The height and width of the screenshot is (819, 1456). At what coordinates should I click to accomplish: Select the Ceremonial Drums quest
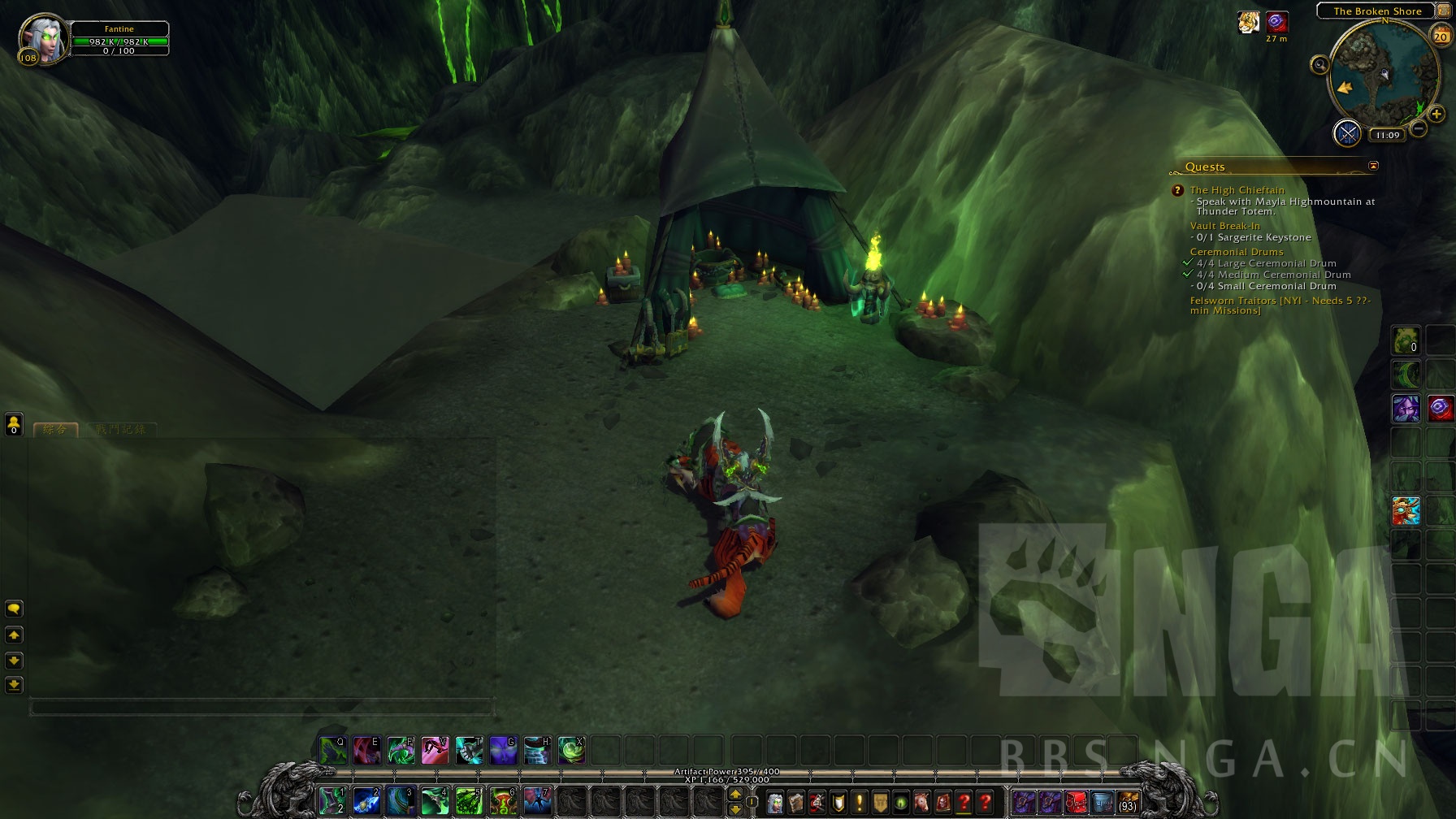point(1236,252)
